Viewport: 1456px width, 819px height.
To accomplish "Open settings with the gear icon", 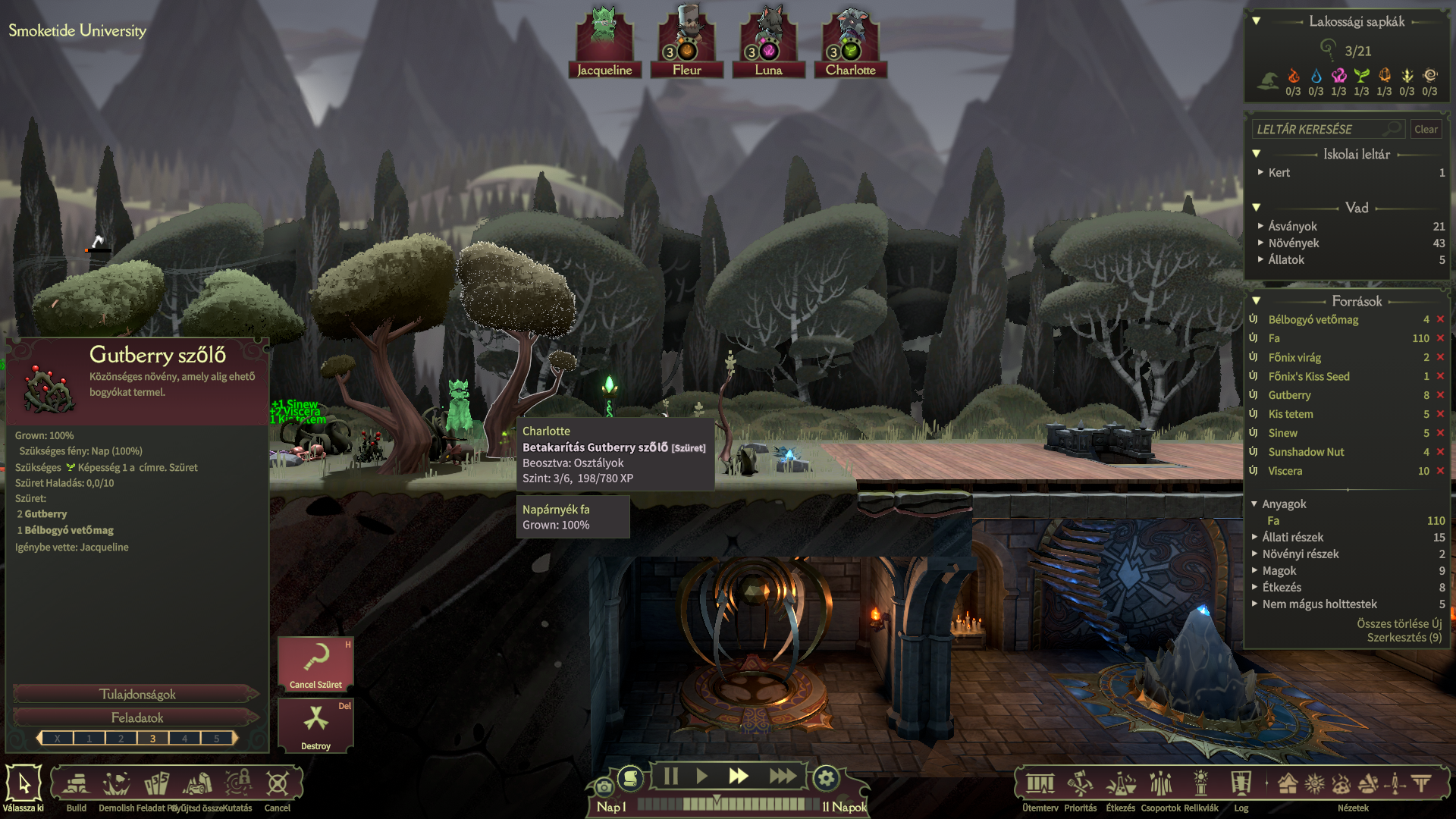I will pyautogui.click(x=826, y=778).
